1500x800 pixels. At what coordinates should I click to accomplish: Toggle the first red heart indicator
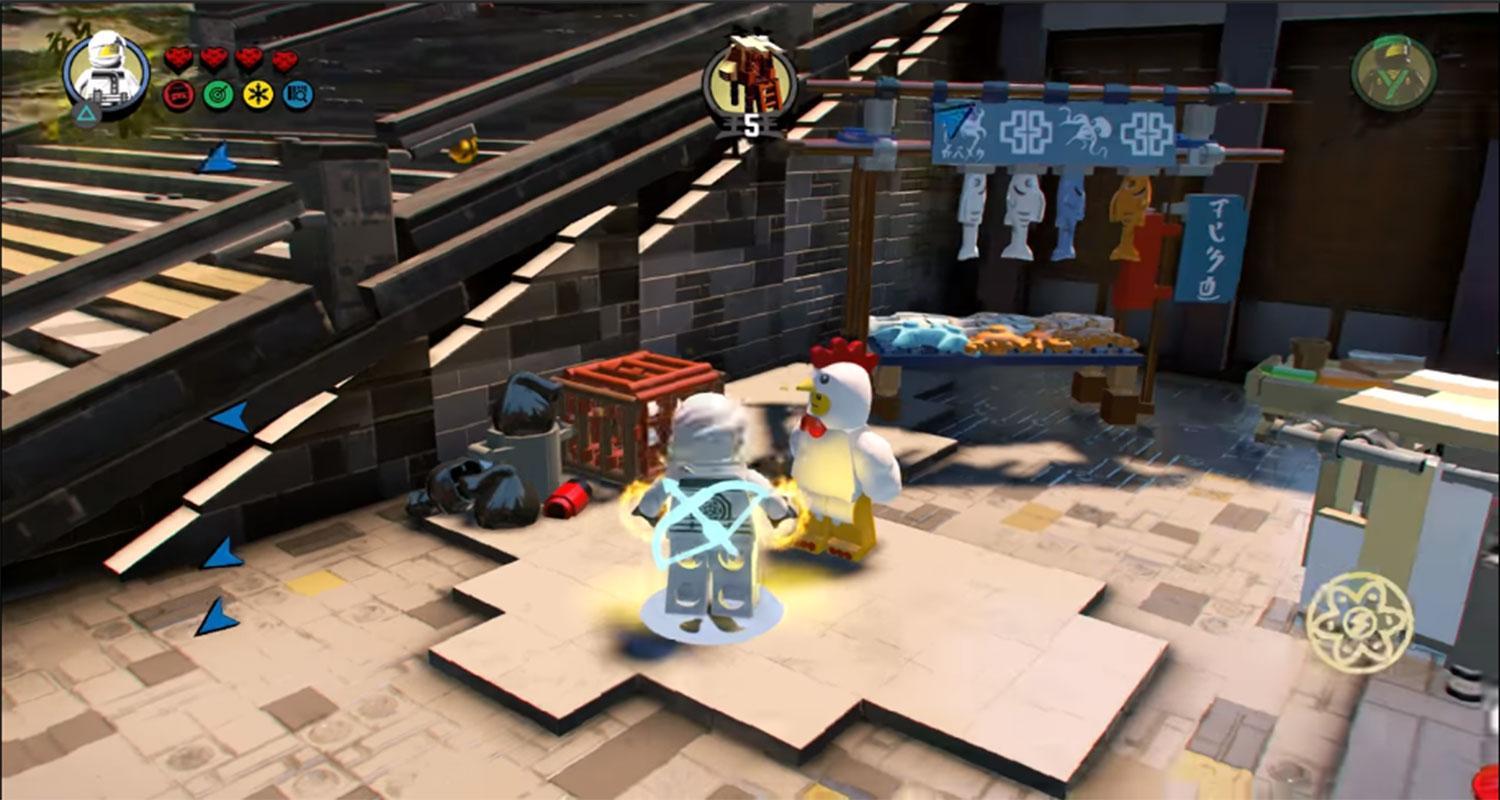[178, 58]
